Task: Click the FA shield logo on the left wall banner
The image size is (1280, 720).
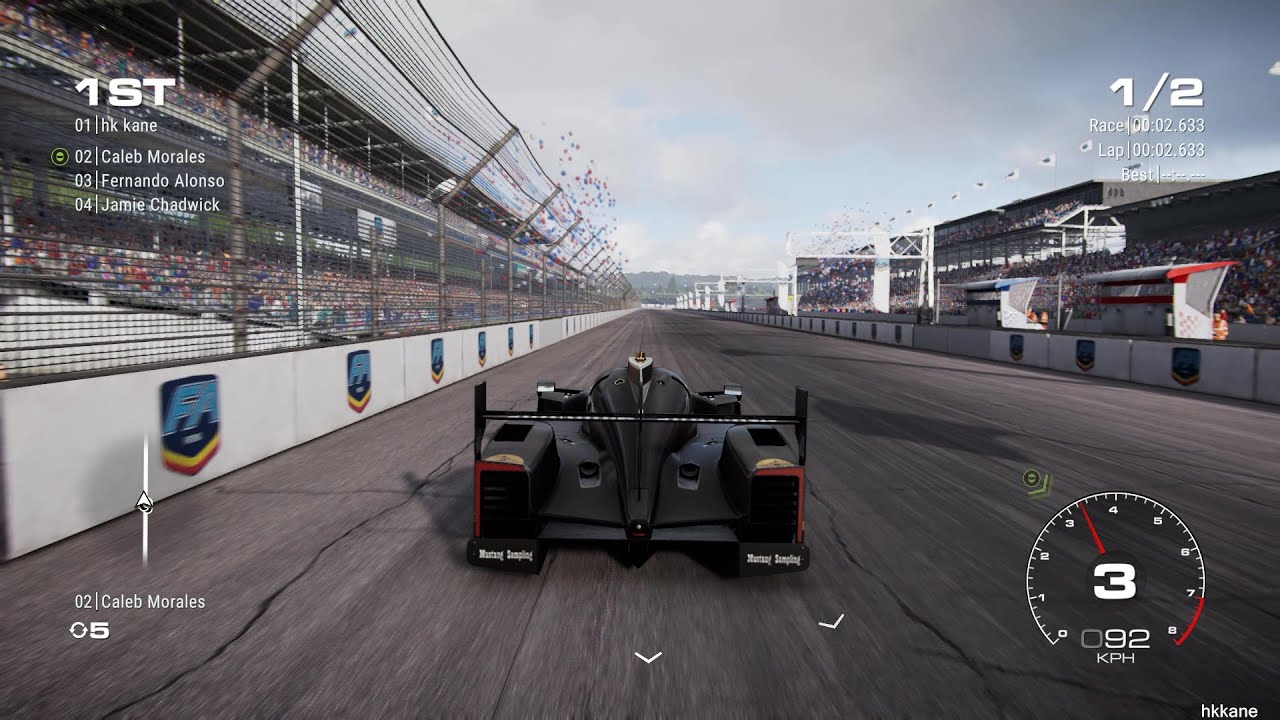Action: tap(191, 421)
